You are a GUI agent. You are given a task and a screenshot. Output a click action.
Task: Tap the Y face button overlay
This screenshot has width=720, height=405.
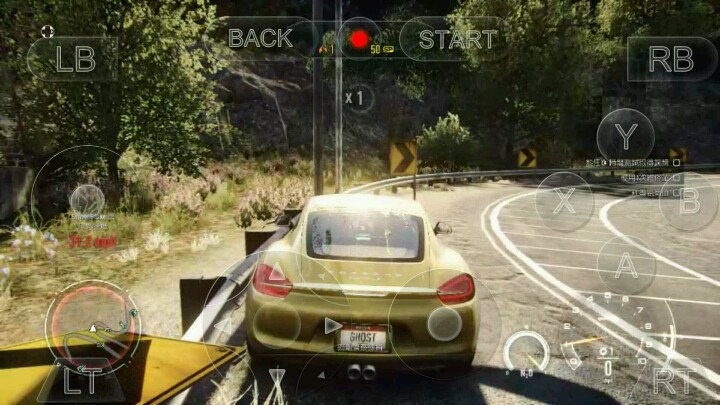(x=626, y=136)
